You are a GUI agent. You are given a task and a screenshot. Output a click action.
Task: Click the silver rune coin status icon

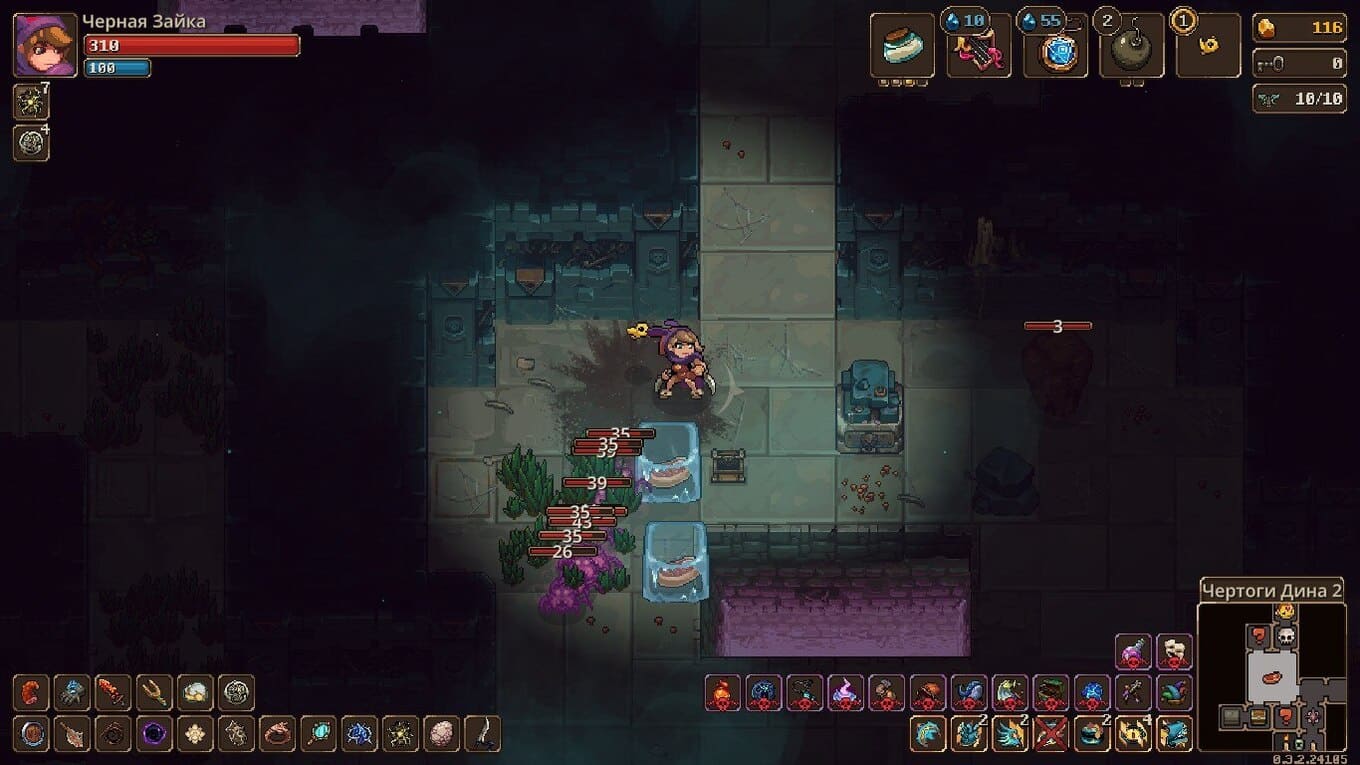(x=31, y=144)
